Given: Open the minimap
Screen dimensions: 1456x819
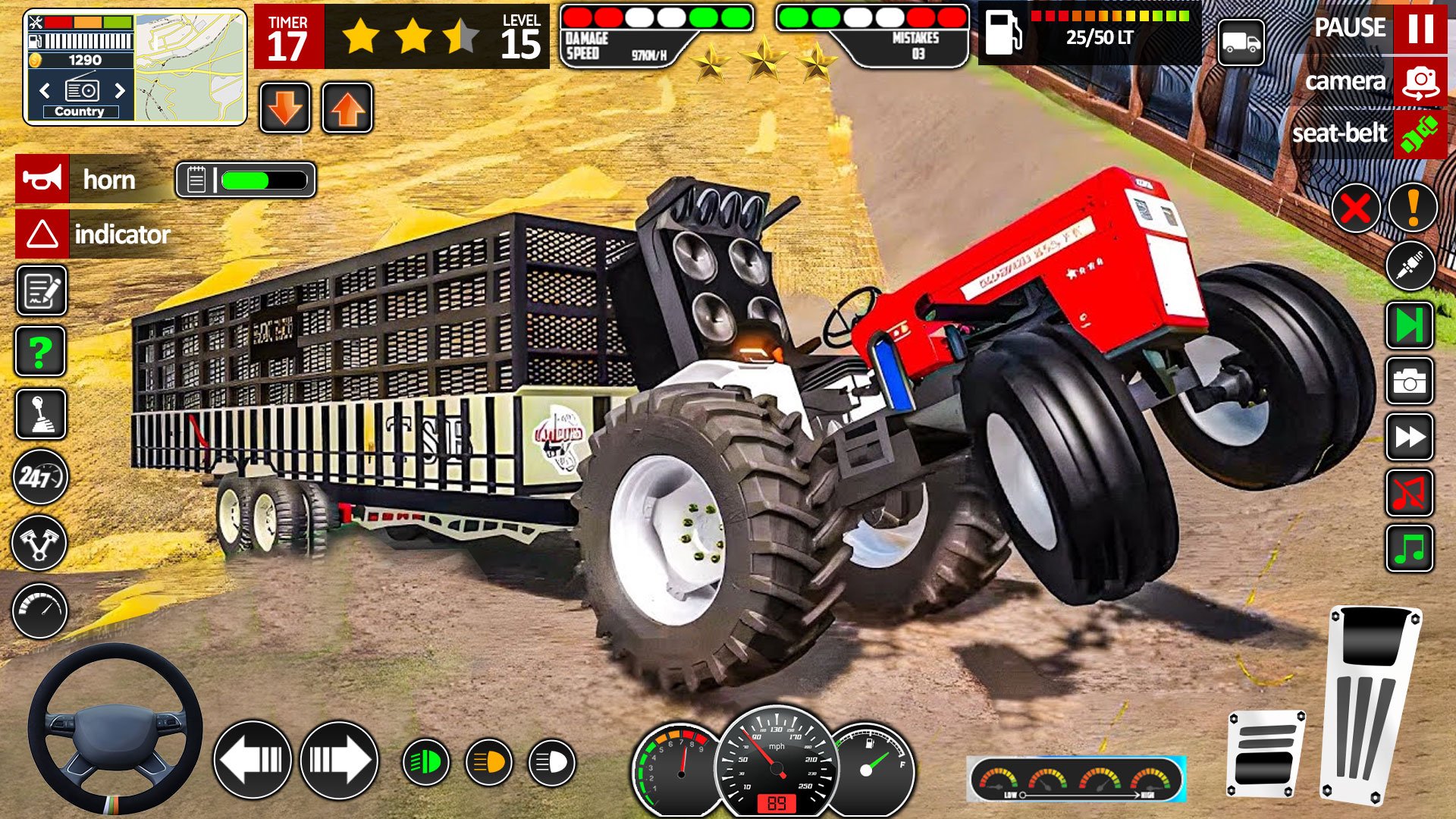Looking at the screenshot, I should coord(190,67).
